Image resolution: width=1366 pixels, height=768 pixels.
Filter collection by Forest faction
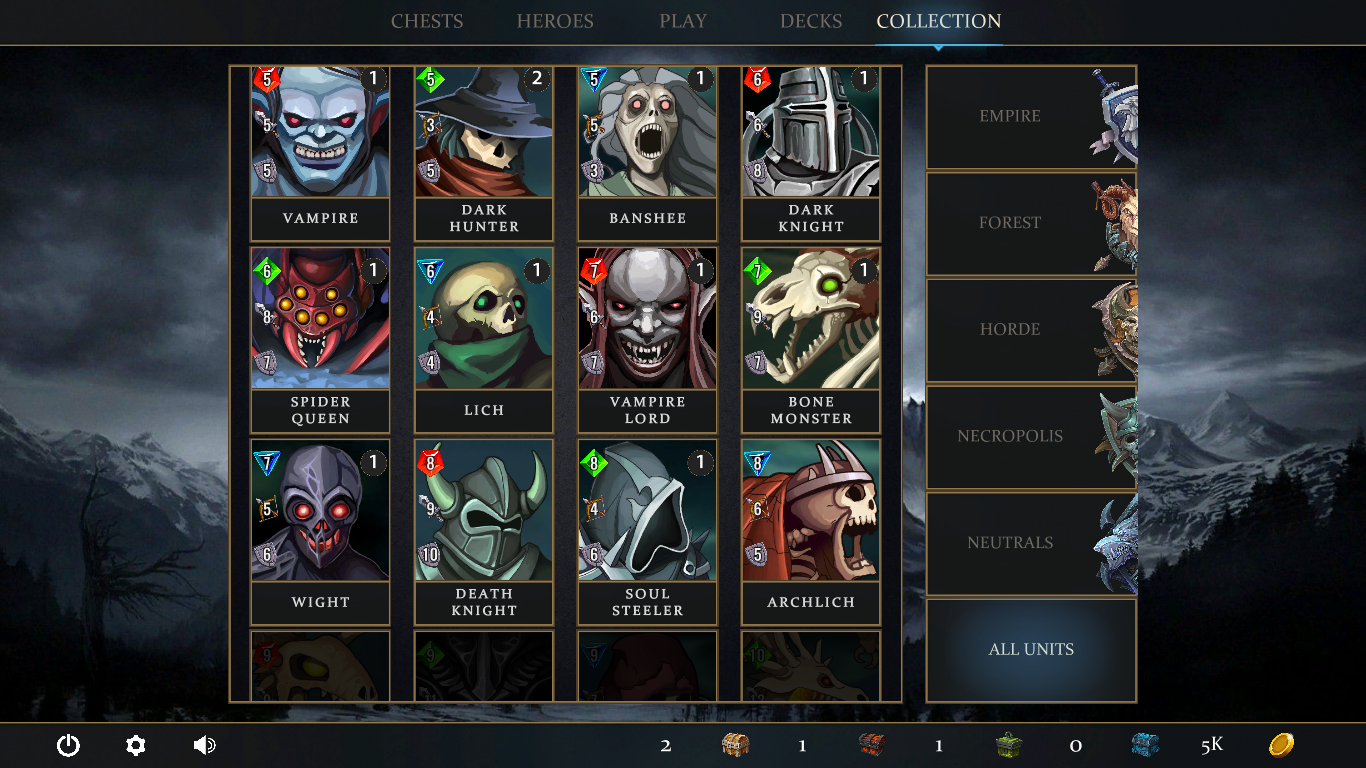1031,223
